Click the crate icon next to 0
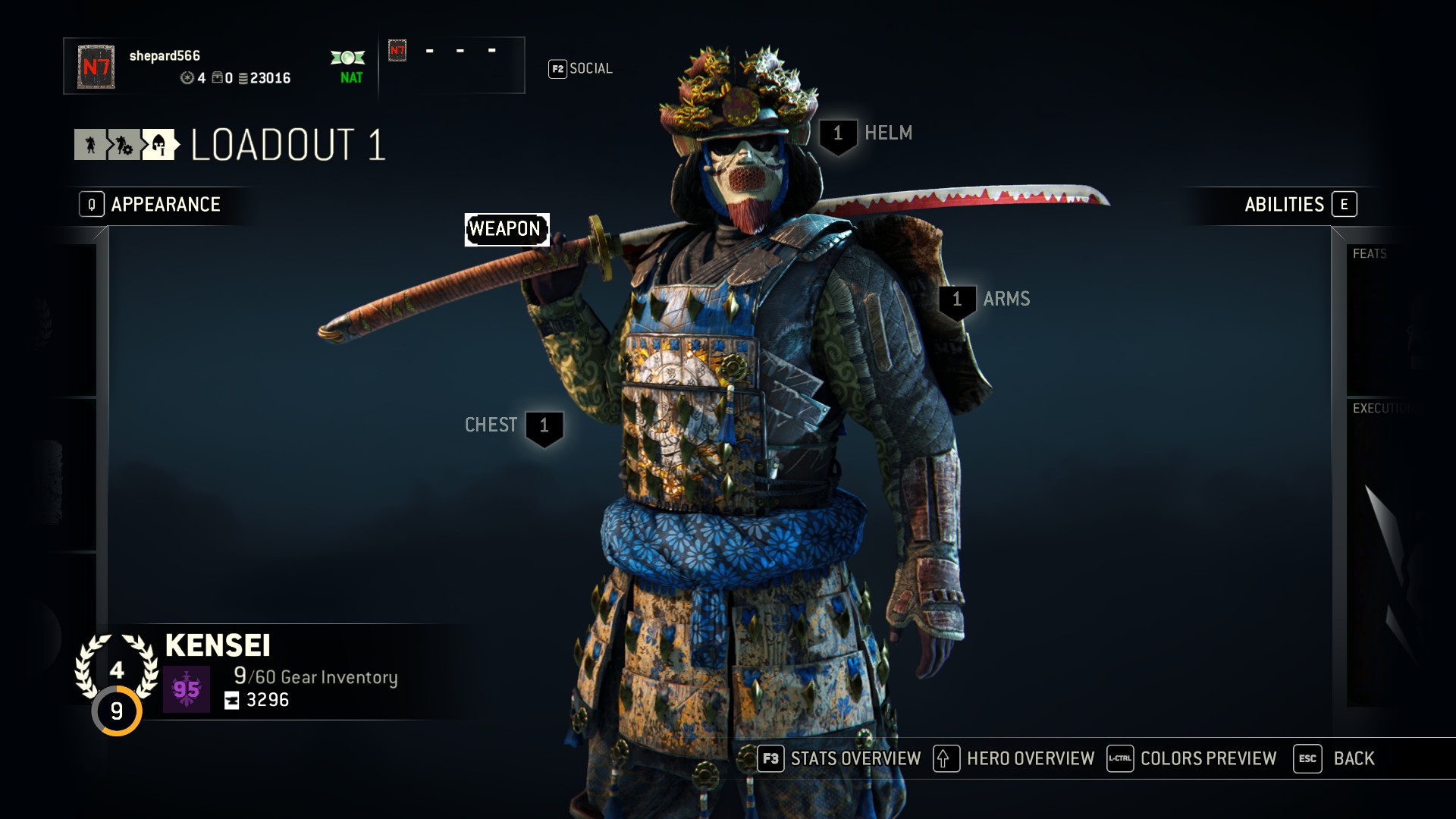Viewport: 1456px width, 819px height. pos(218,77)
